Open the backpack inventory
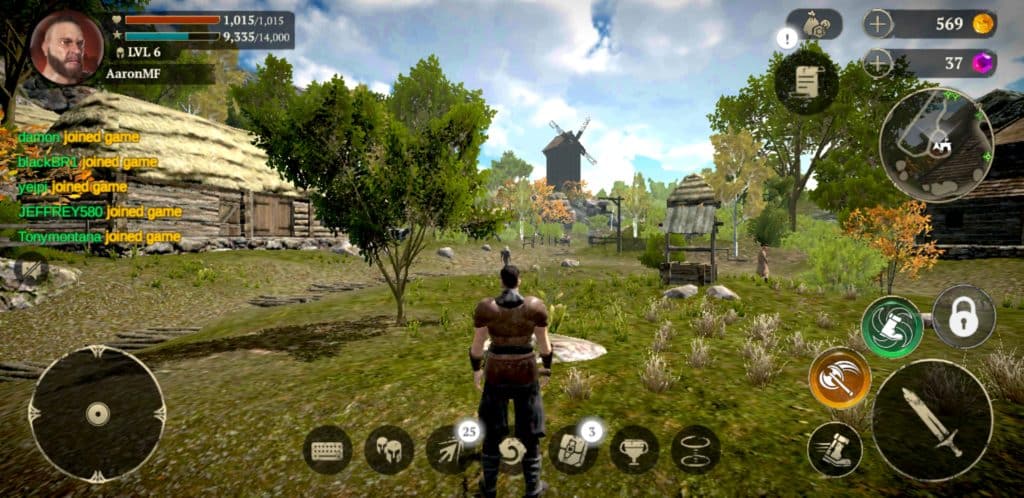The width and height of the screenshot is (1024, 498). [x=572, y=449]
